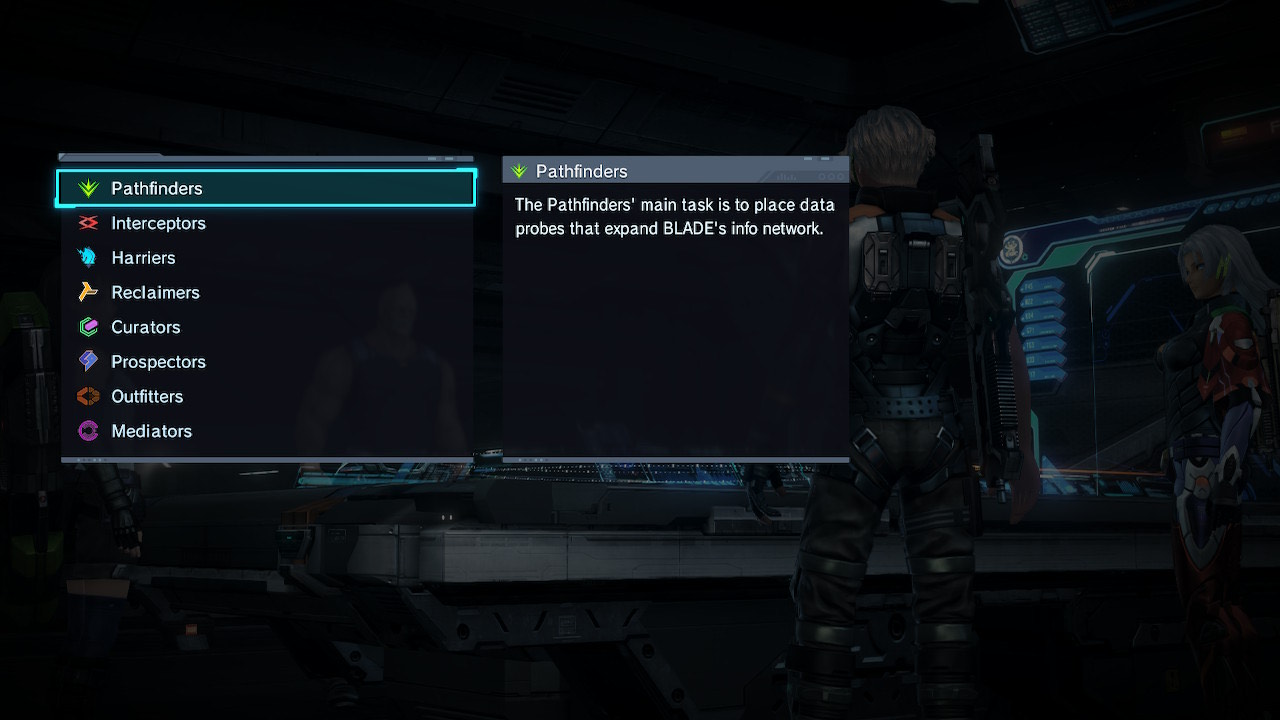Select the Pathfinders division entry

click(157, 188)
